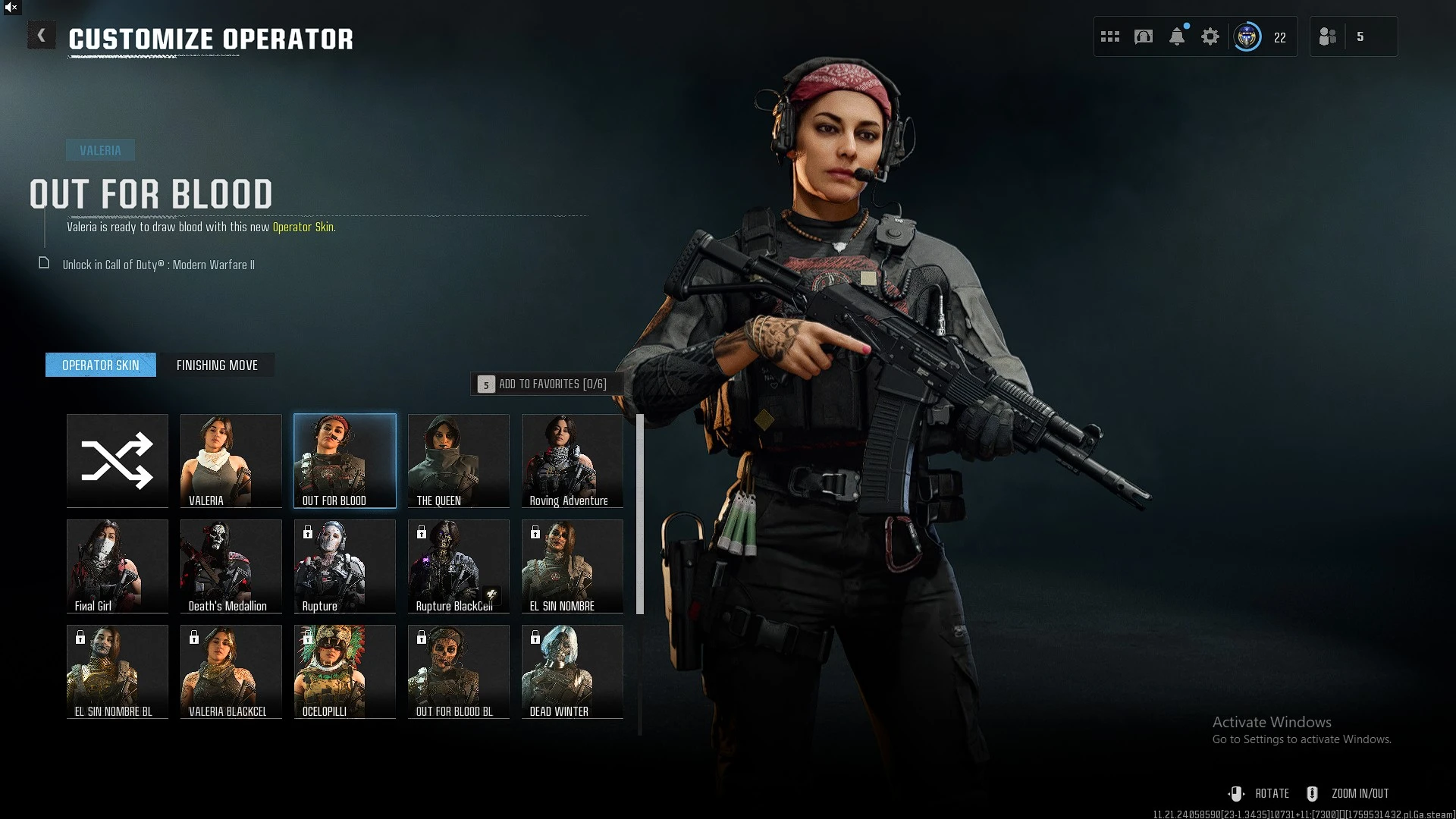
Task: Select the Death's Medallion skin
Action: tap(231, 566)
